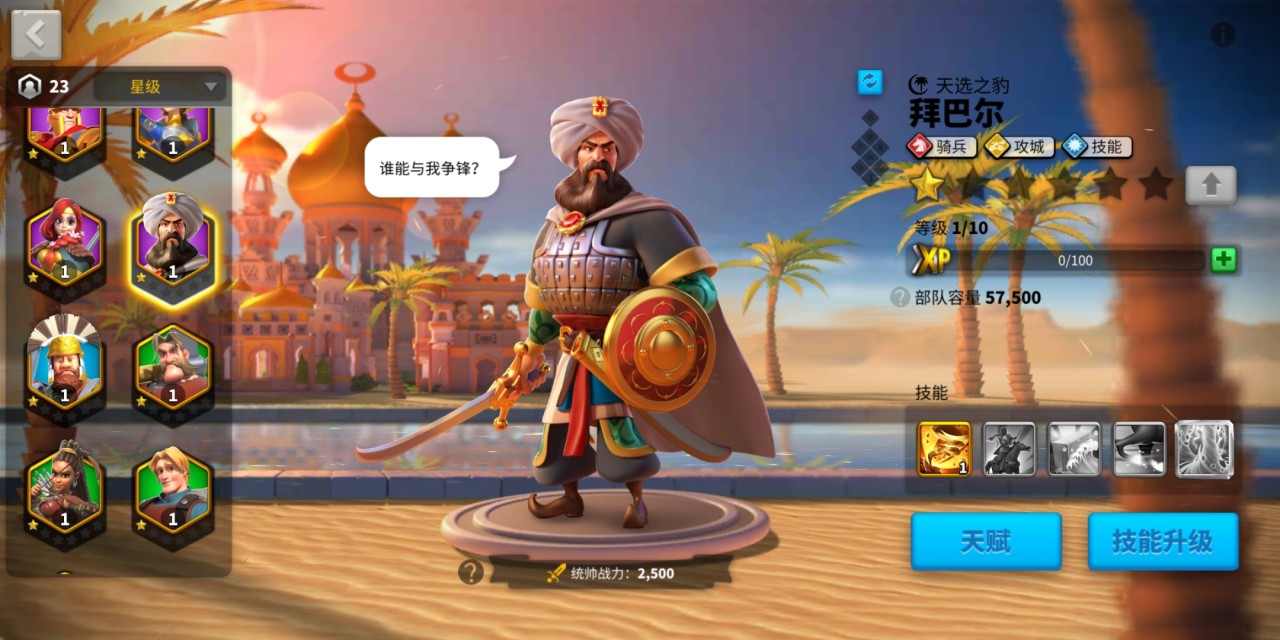Add XP with the green plus button
1280x640 pixels.
(1223, 261)
